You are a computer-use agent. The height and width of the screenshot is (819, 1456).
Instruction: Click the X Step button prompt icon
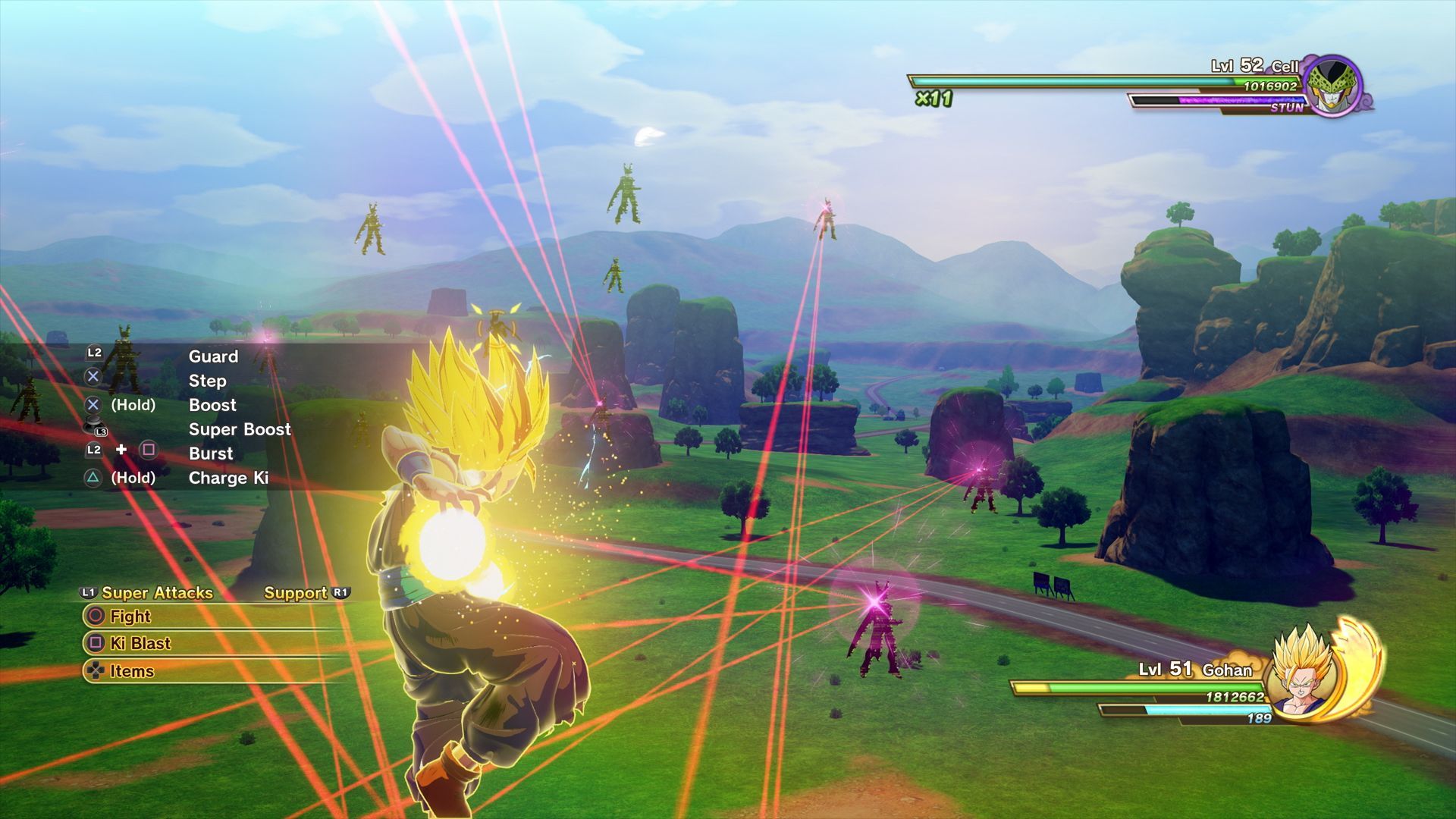[93, 376]
